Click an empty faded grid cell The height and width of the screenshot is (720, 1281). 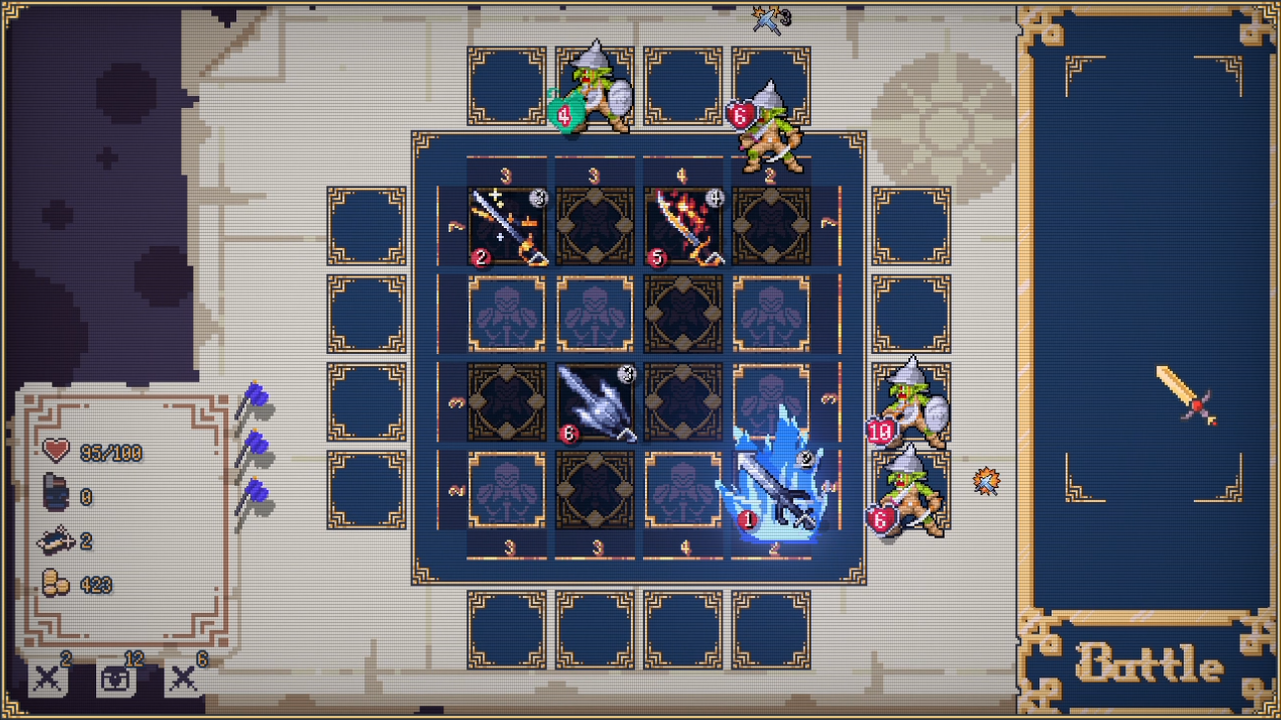506,313
